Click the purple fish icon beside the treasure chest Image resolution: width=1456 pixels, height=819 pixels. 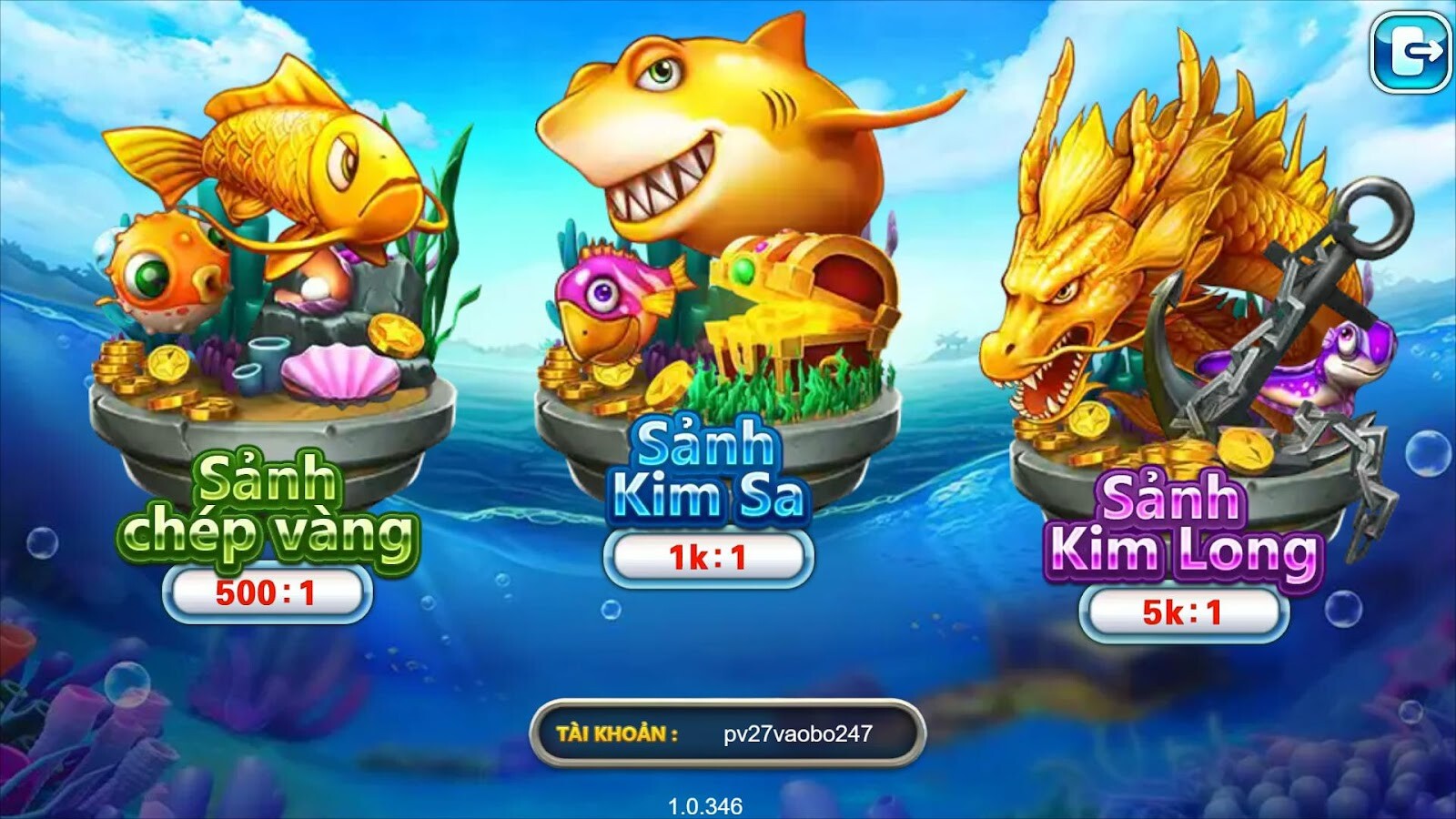610,300
